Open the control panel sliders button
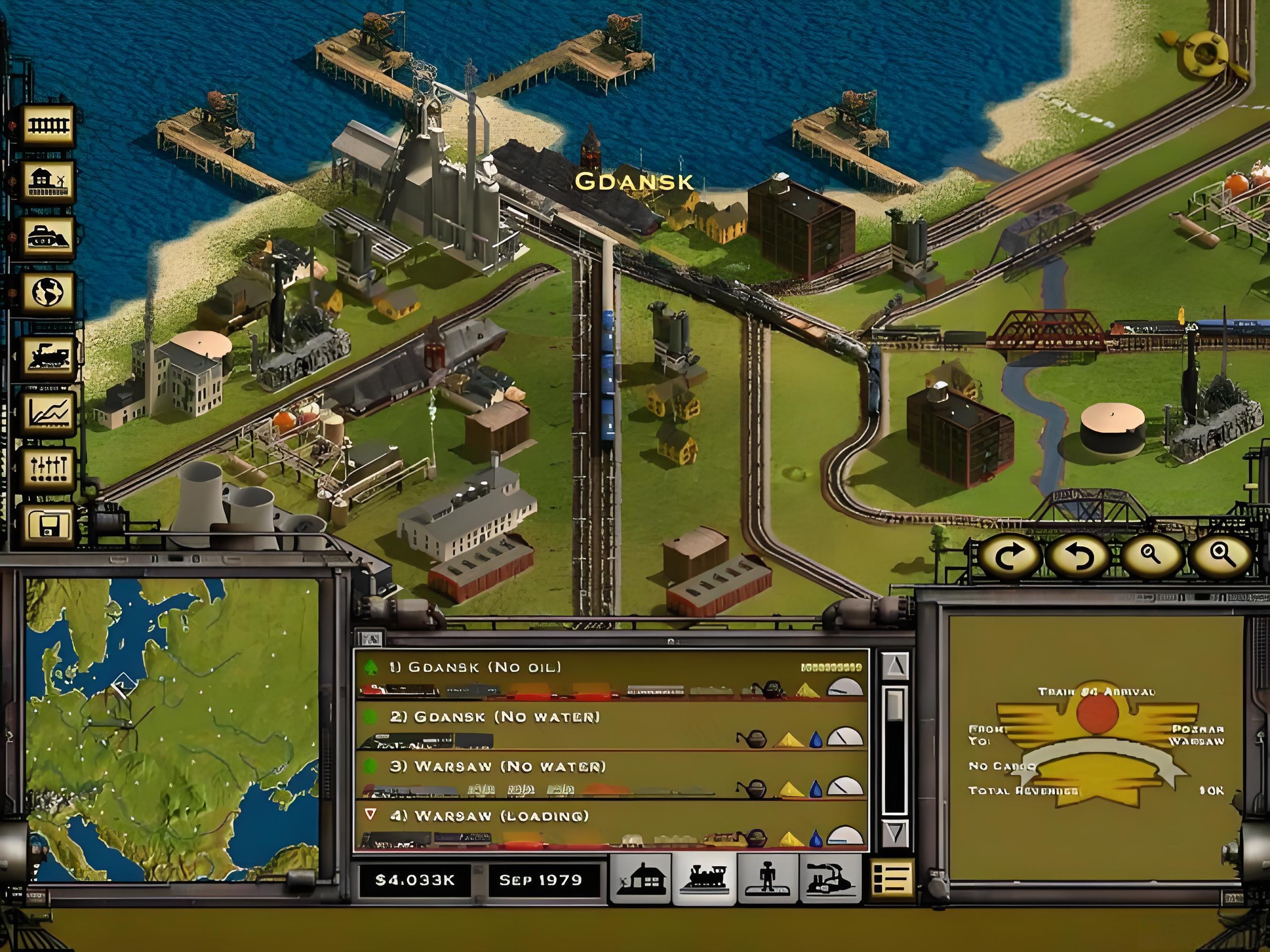1270x952 pixels. coord(49,470)
